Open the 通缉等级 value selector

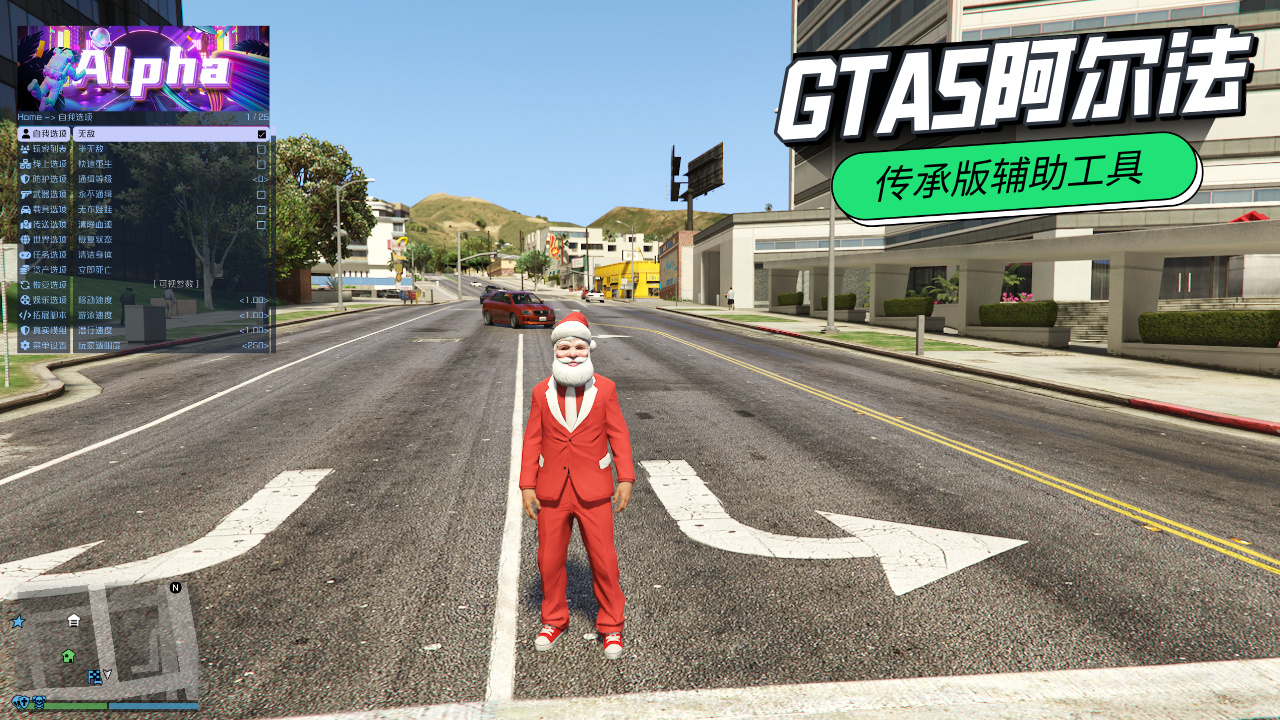tap(259, 179)
